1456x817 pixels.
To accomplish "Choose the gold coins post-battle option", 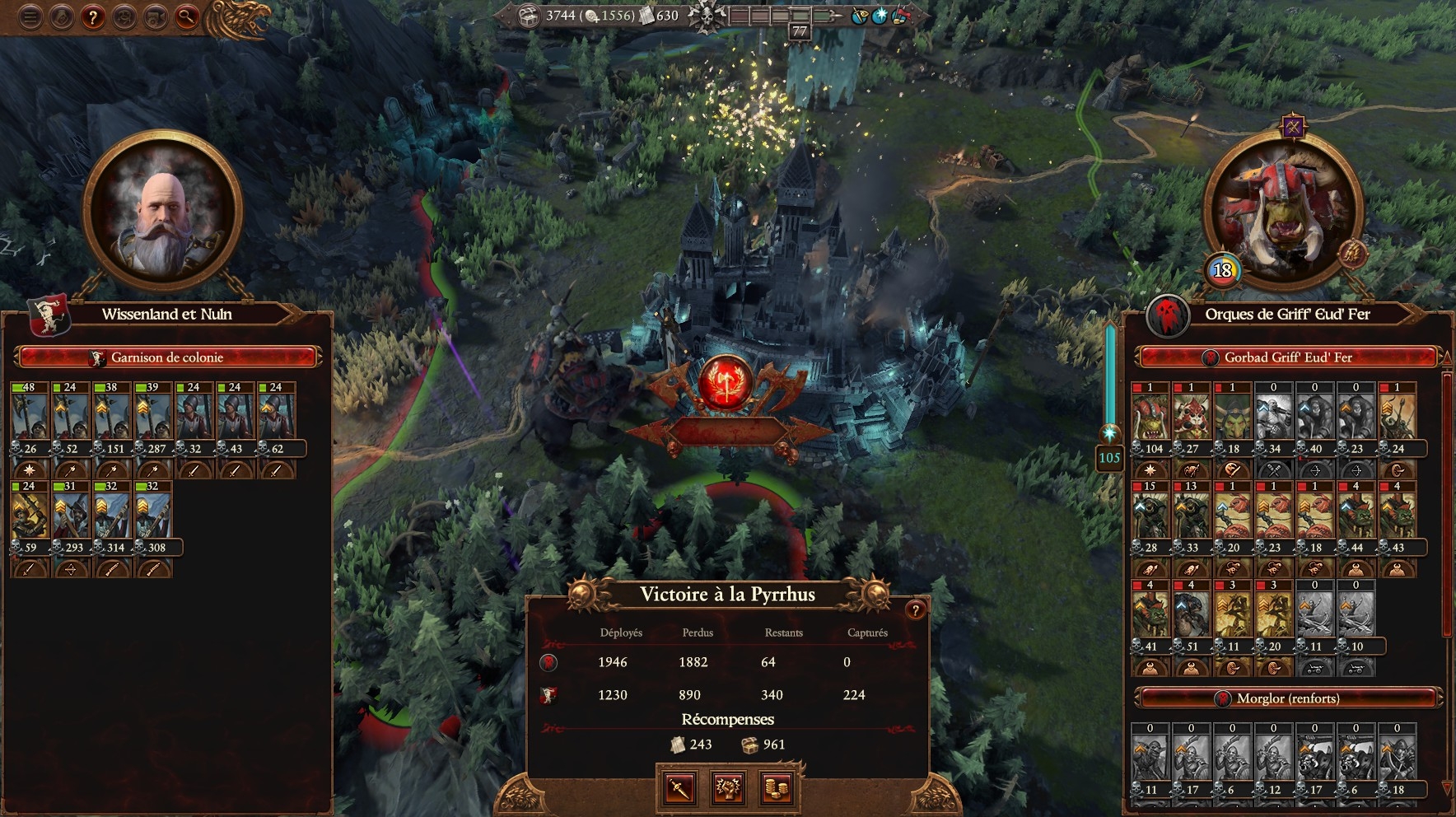I will click(x=777, y=788).
